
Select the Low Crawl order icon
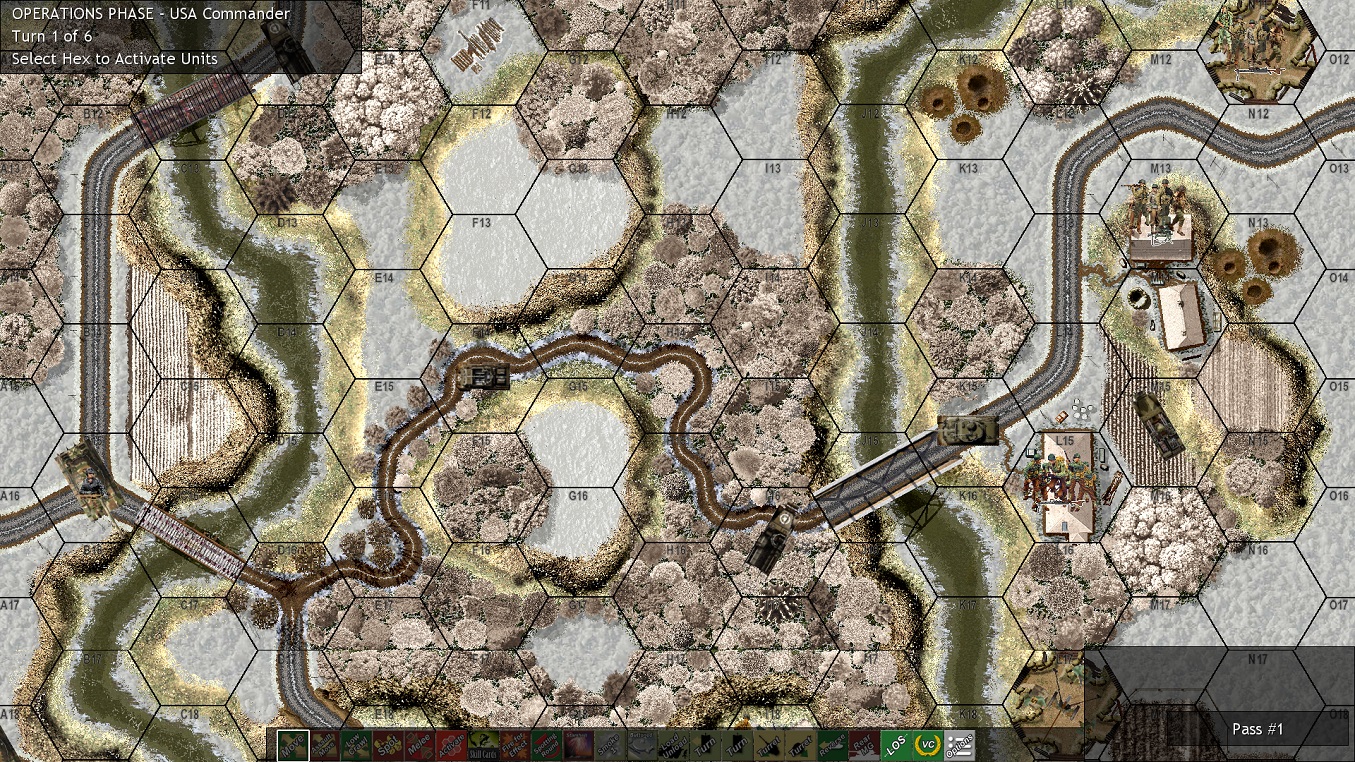point(356,745)
